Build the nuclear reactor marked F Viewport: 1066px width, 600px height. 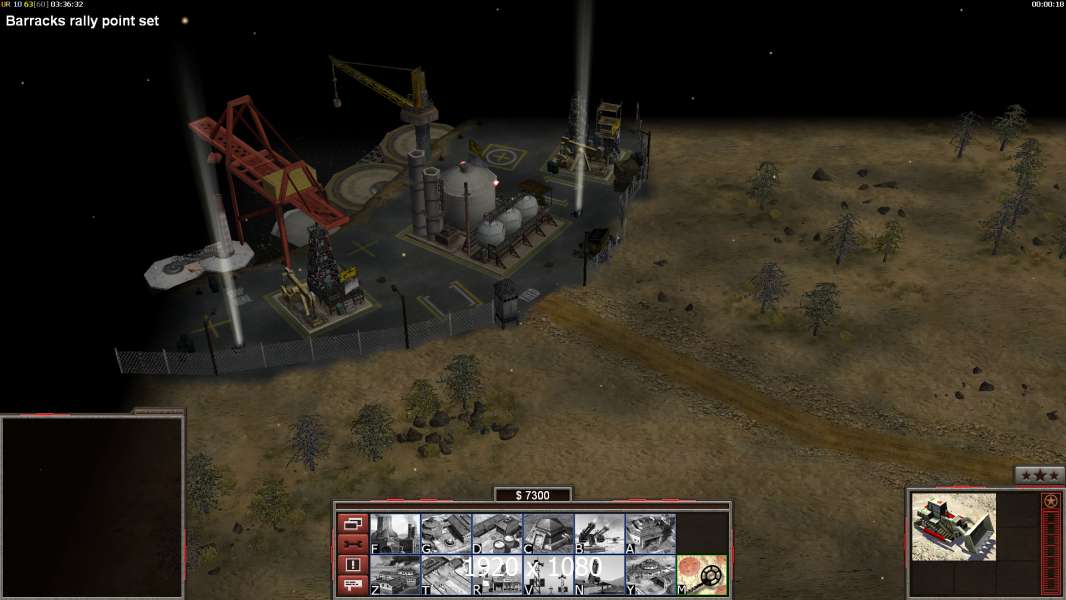[x=395, y=534]
